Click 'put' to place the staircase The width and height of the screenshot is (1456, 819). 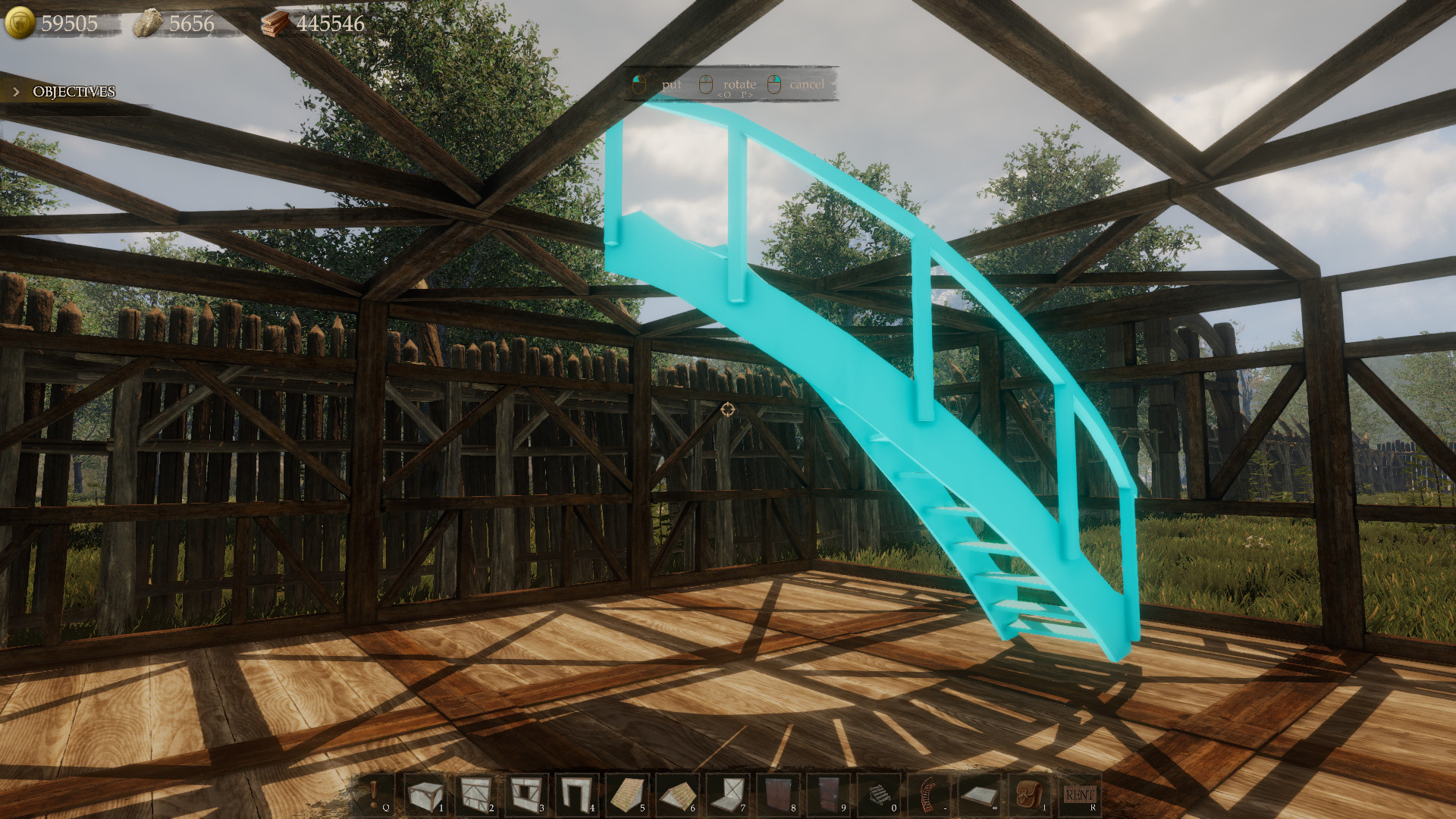(x=670, y=84)
